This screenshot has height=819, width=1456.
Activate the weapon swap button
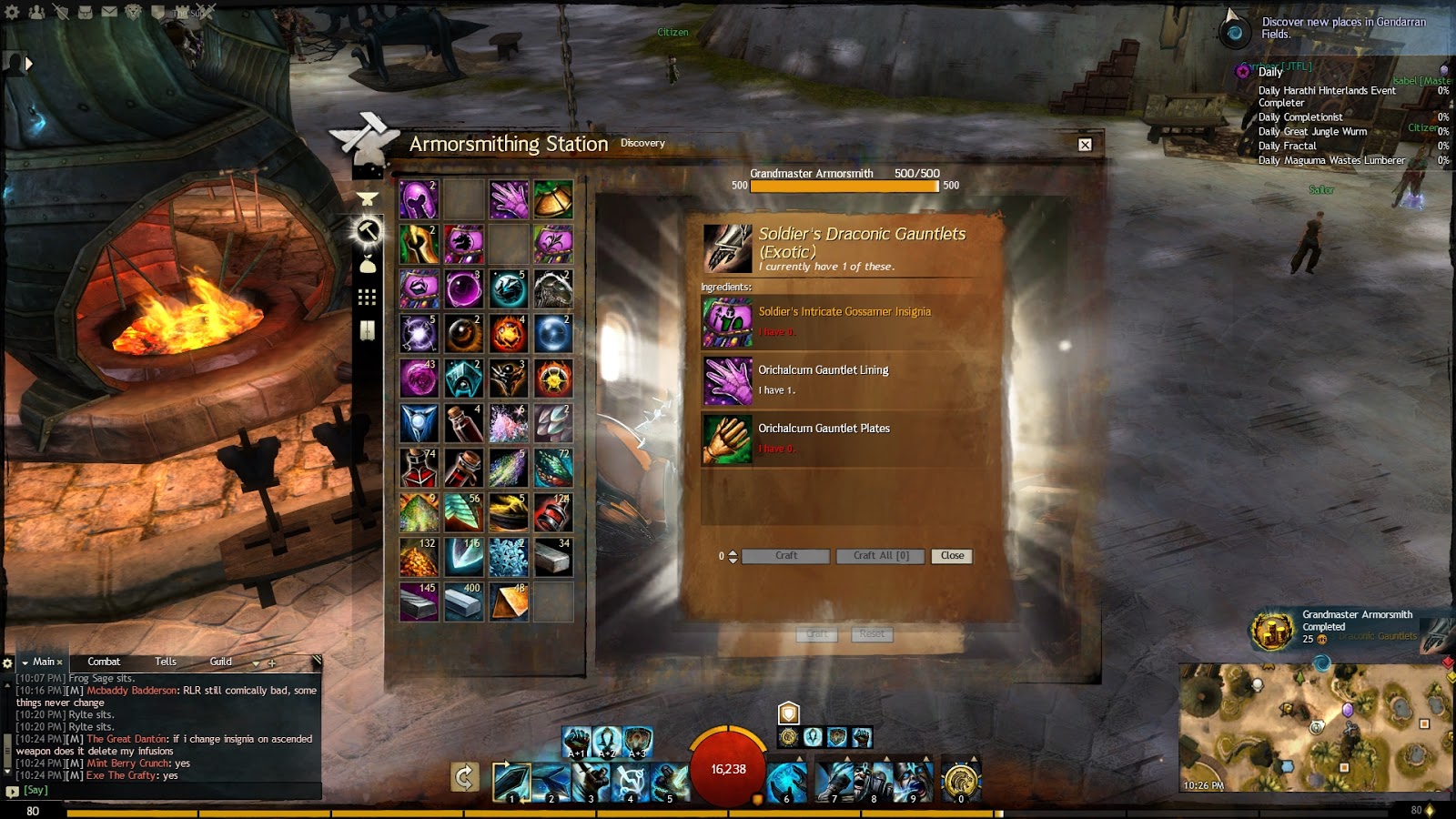pos(464,777)
